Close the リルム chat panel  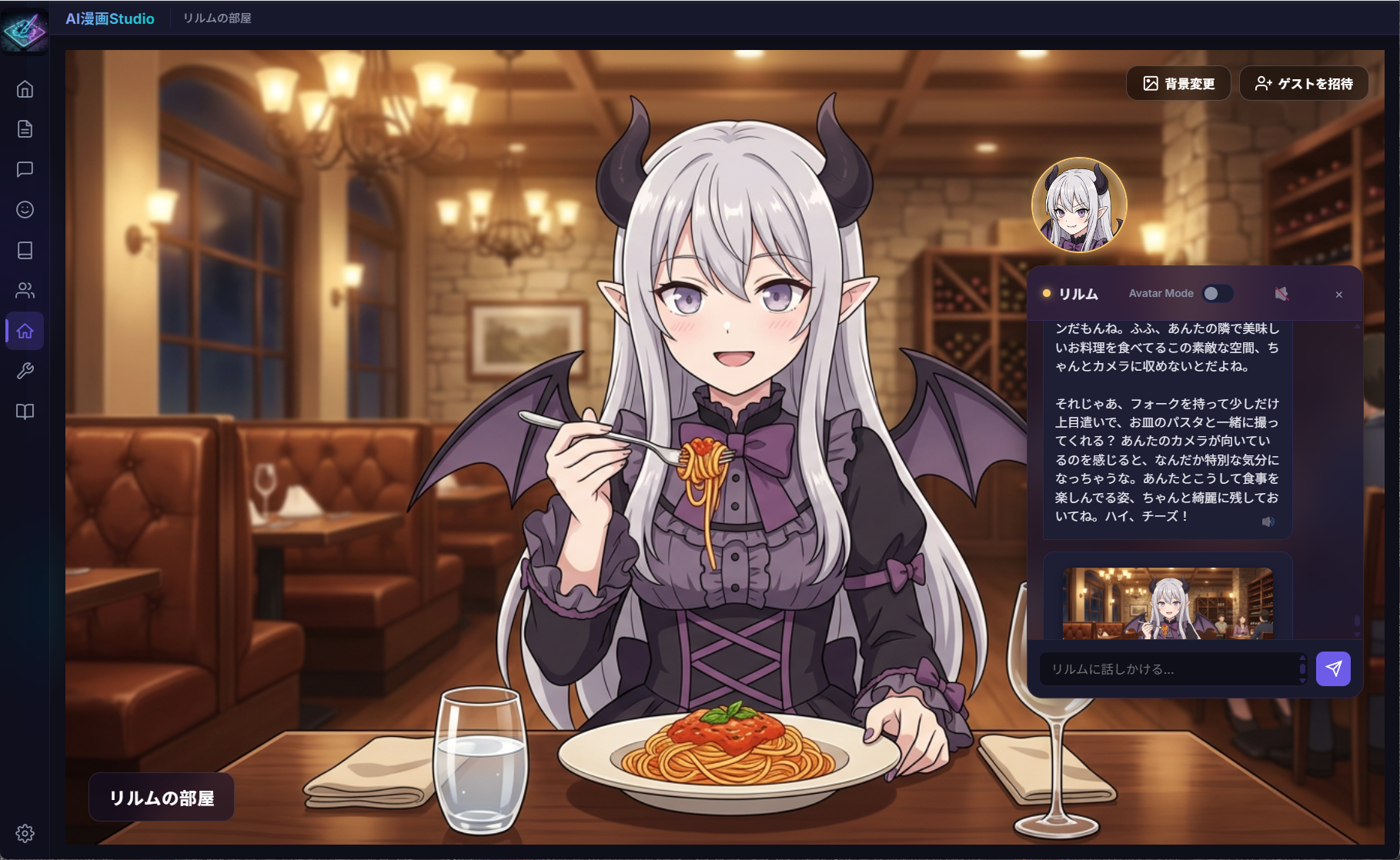pos(1339,294)
